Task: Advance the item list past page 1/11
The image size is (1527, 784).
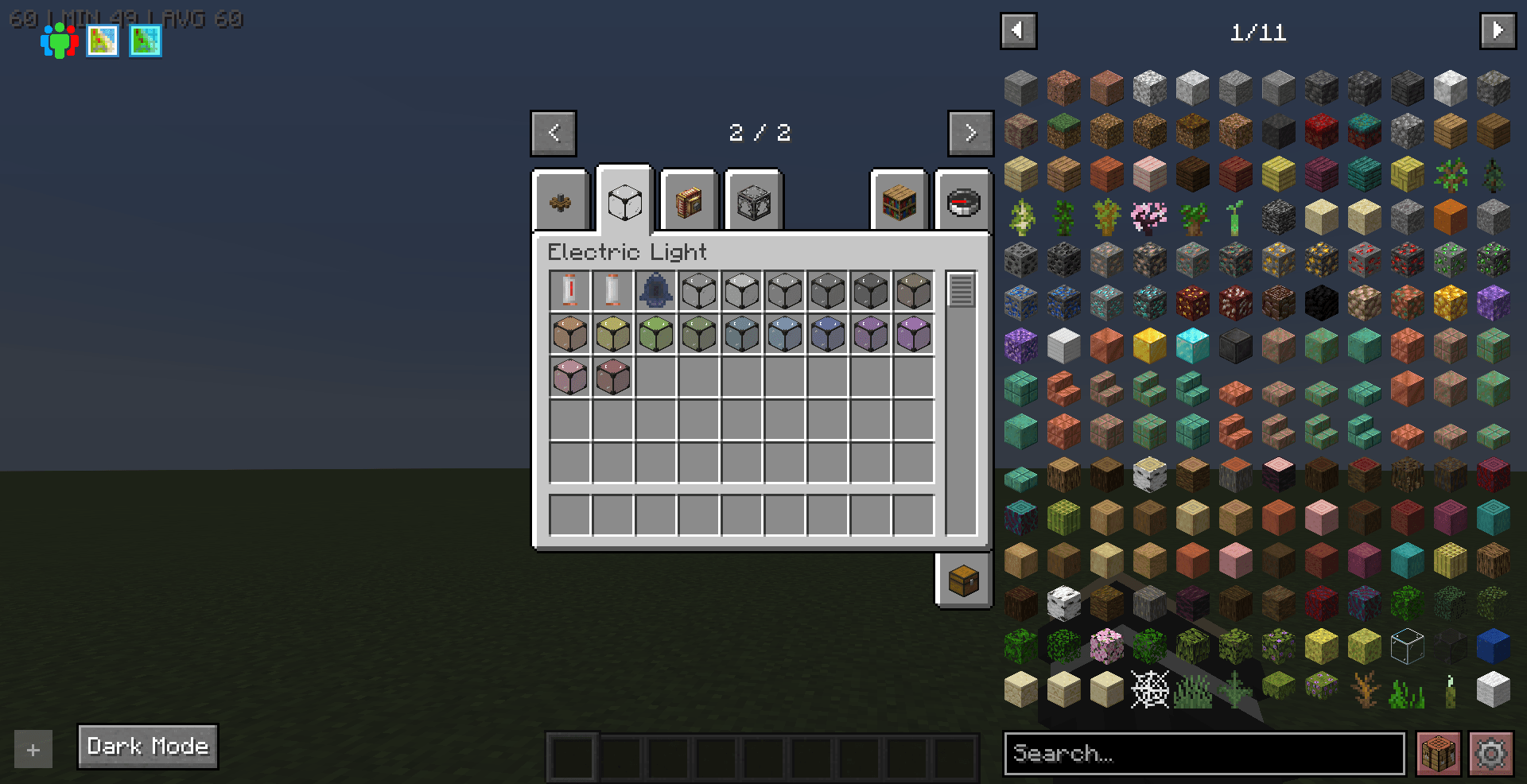Action: pos(1498,30)
